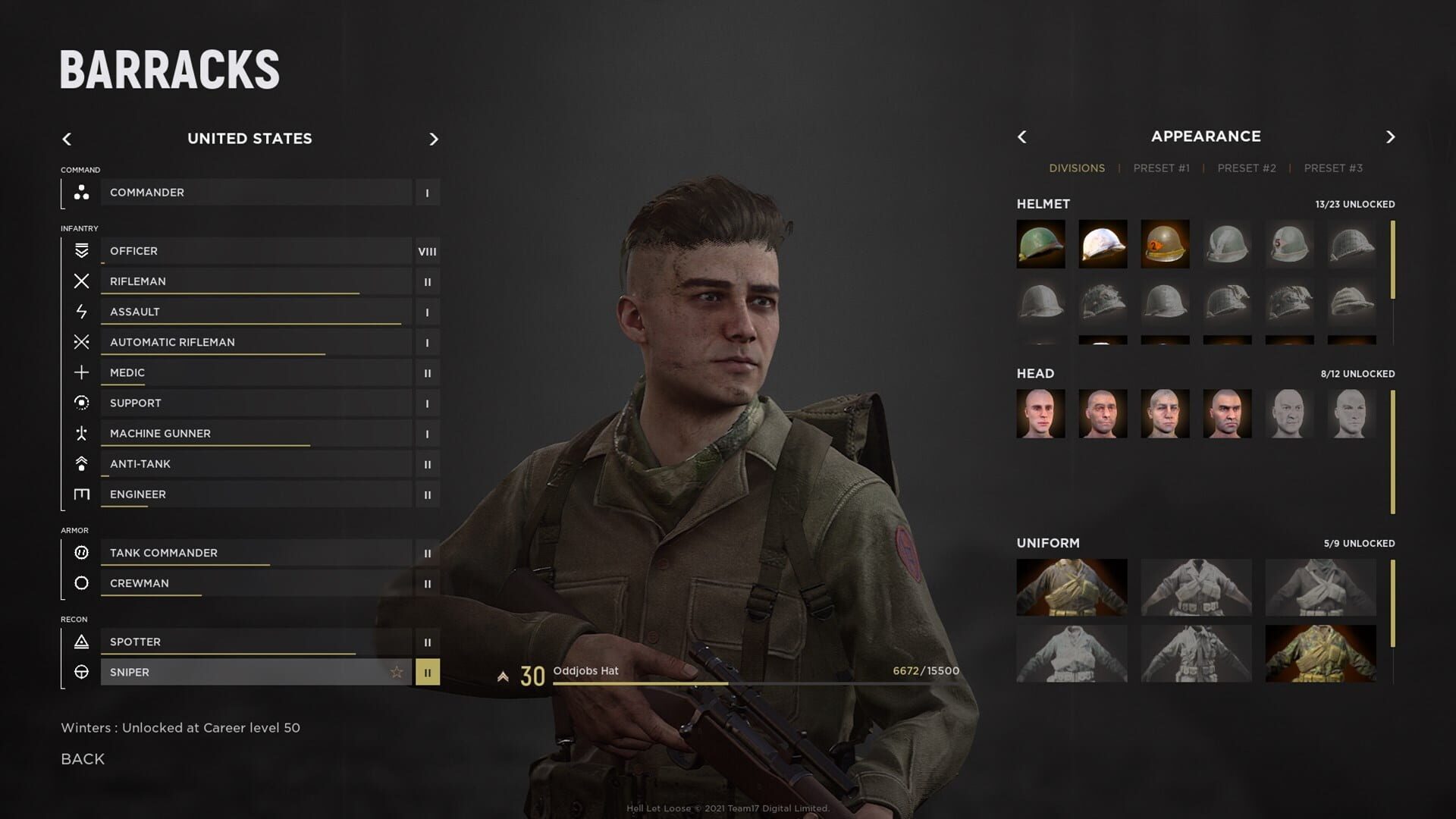The height and width of the screenshot is (819, 1456).
Task: Switch to the PRESET #2 tab
Action: pyautogui.click(x=1247, y=168)
